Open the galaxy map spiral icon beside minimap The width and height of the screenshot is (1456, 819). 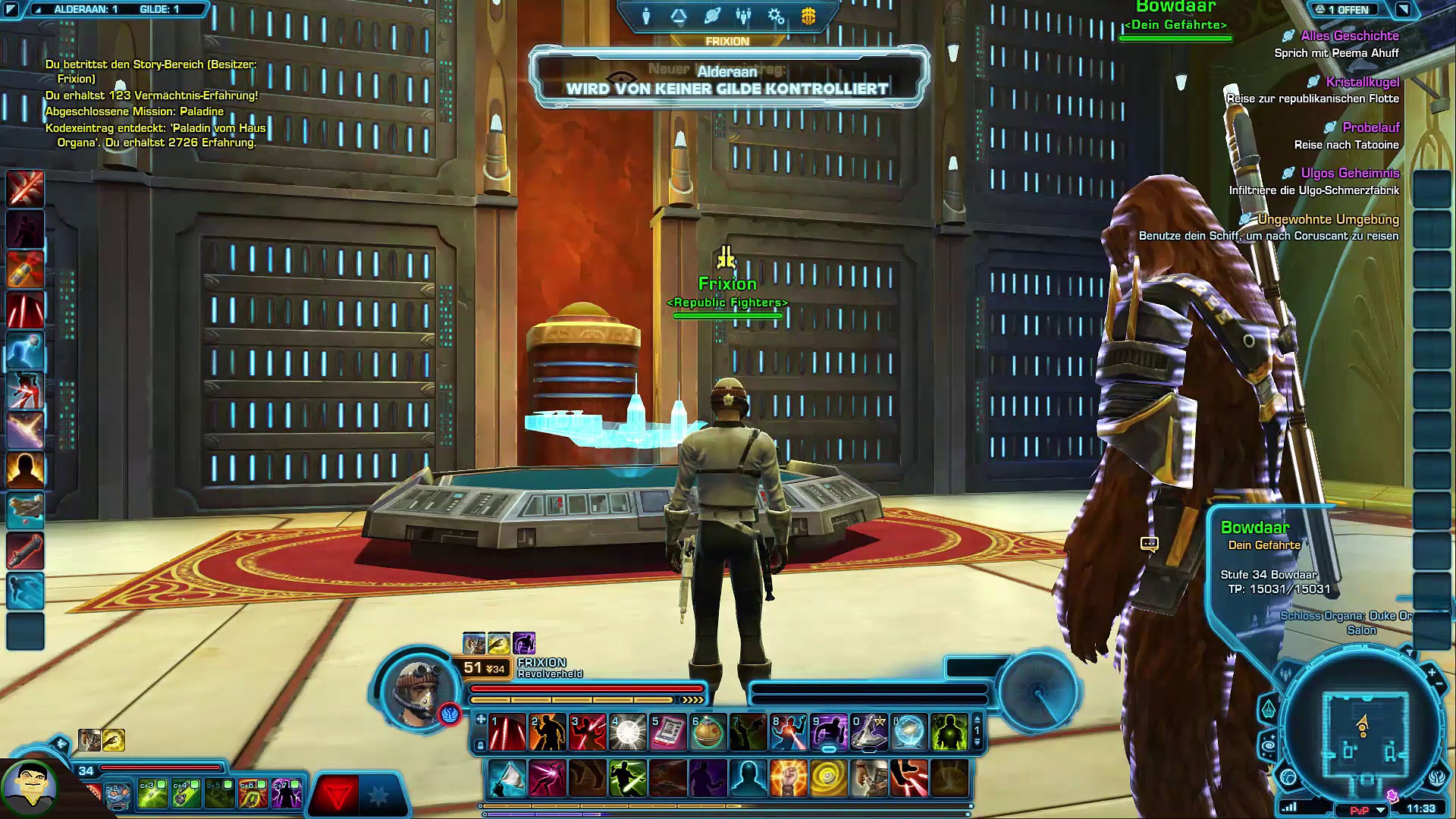point(1268,745)
